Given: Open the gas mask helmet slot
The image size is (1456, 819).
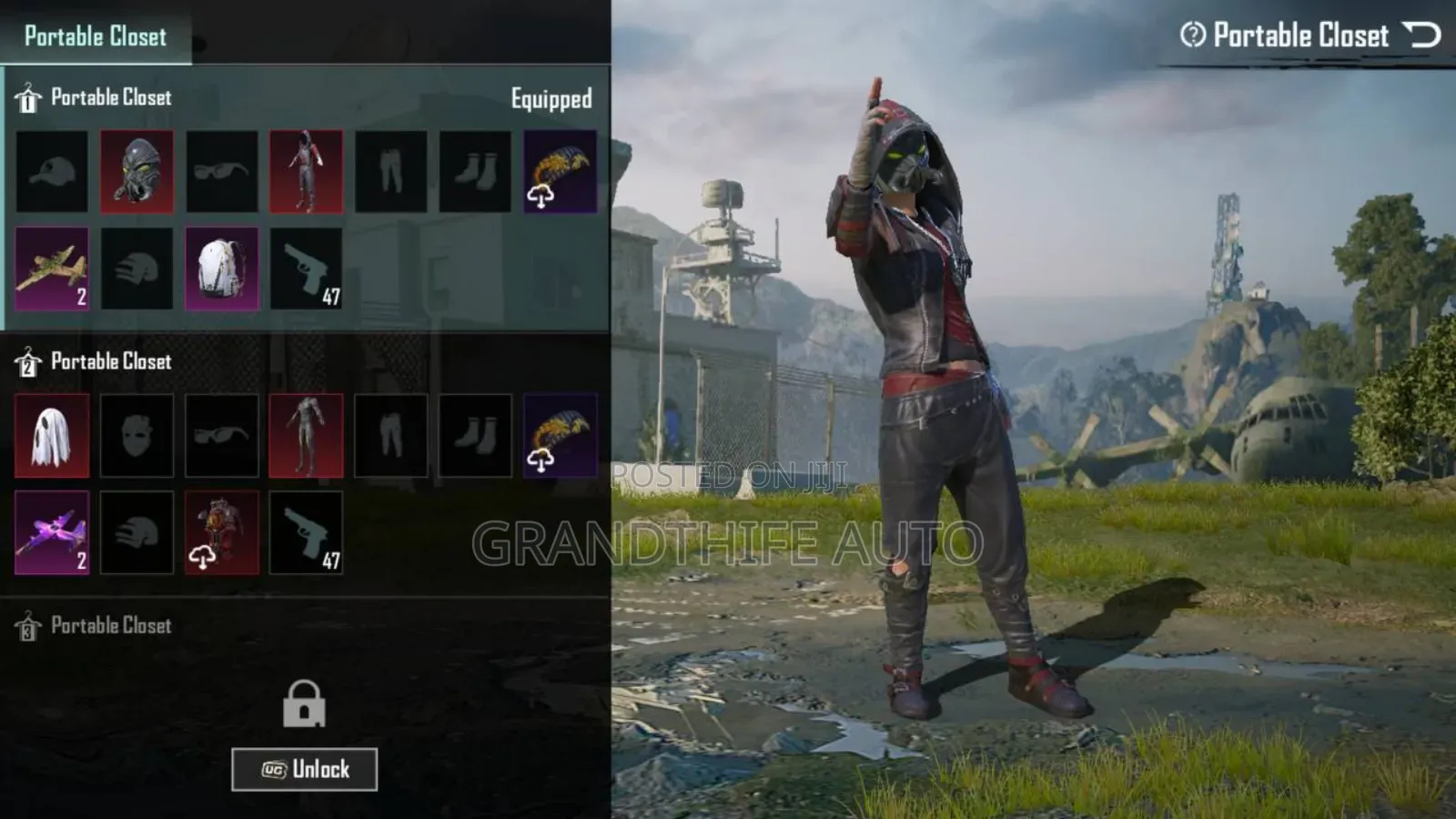Looking at the screenshot, I should click(138, 171).
